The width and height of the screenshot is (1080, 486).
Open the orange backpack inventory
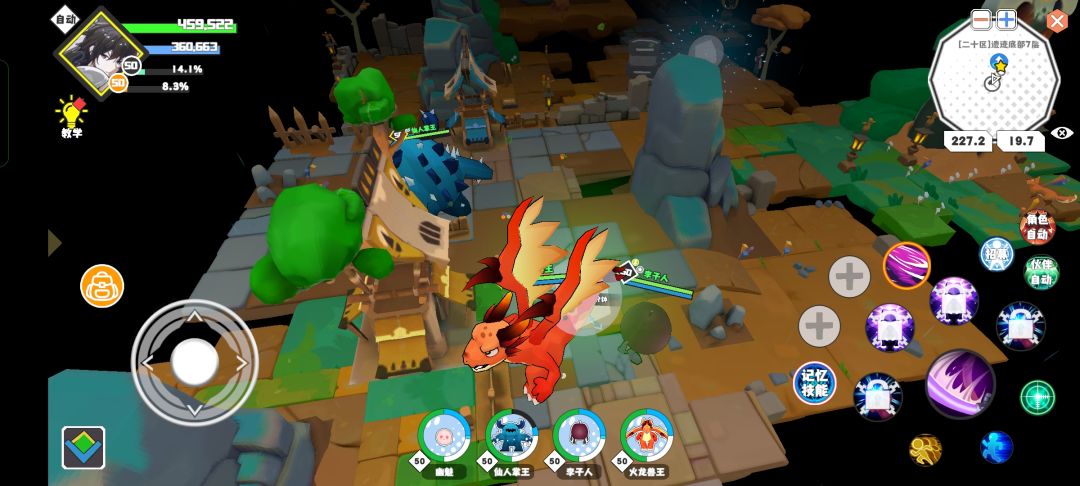[x=102, y=286]
